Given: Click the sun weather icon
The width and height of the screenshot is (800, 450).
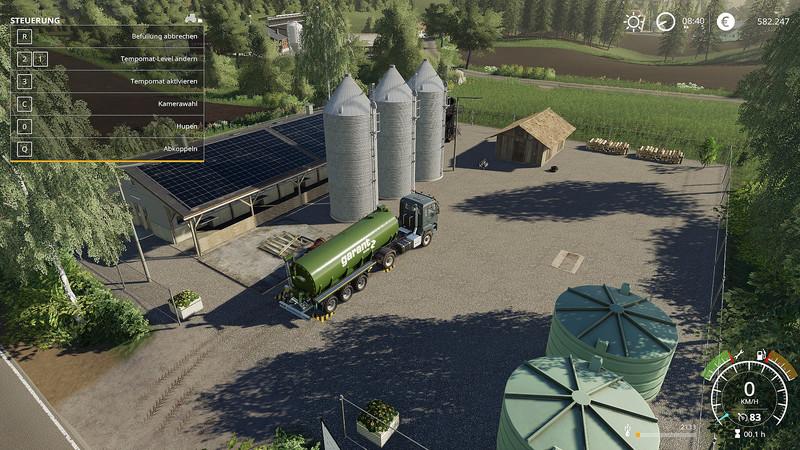Looking at the screenshot, I should click(x=634, y=21).
